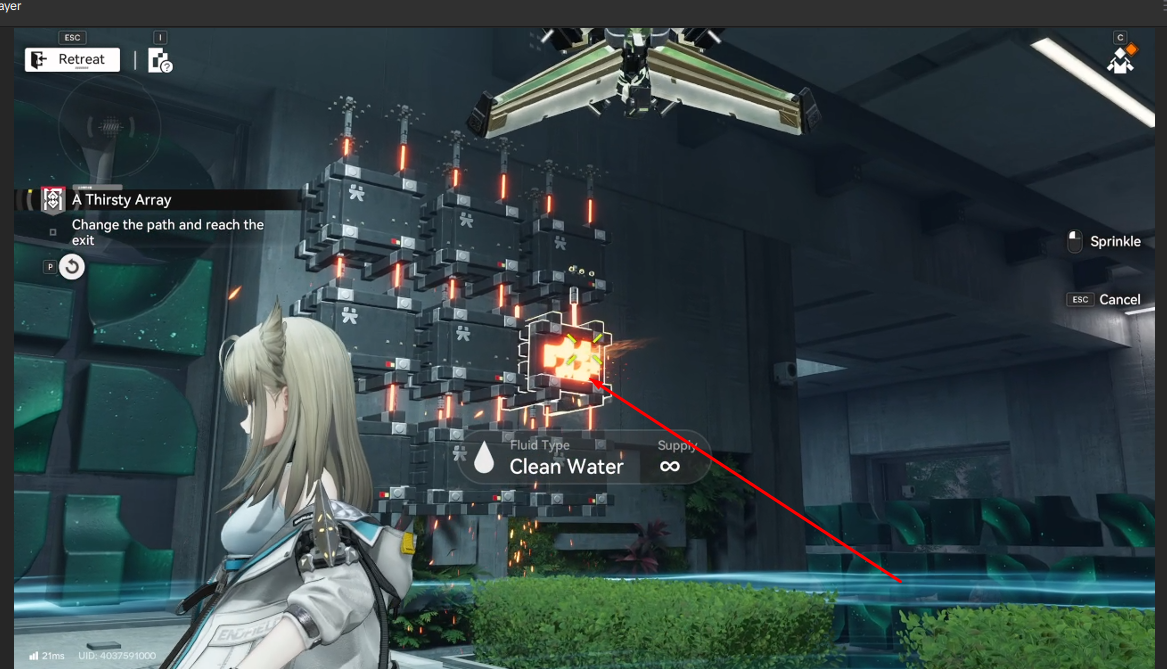Click the Retreat button
Viewport: 1167px width, 669px height.
point(72,60)
